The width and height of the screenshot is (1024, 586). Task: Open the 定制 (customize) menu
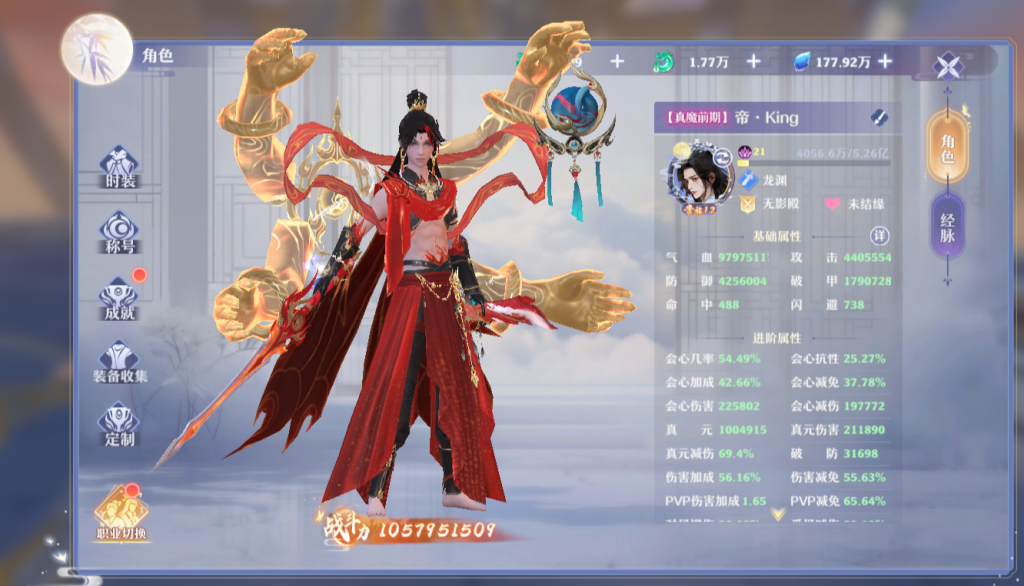coord(119,425)
